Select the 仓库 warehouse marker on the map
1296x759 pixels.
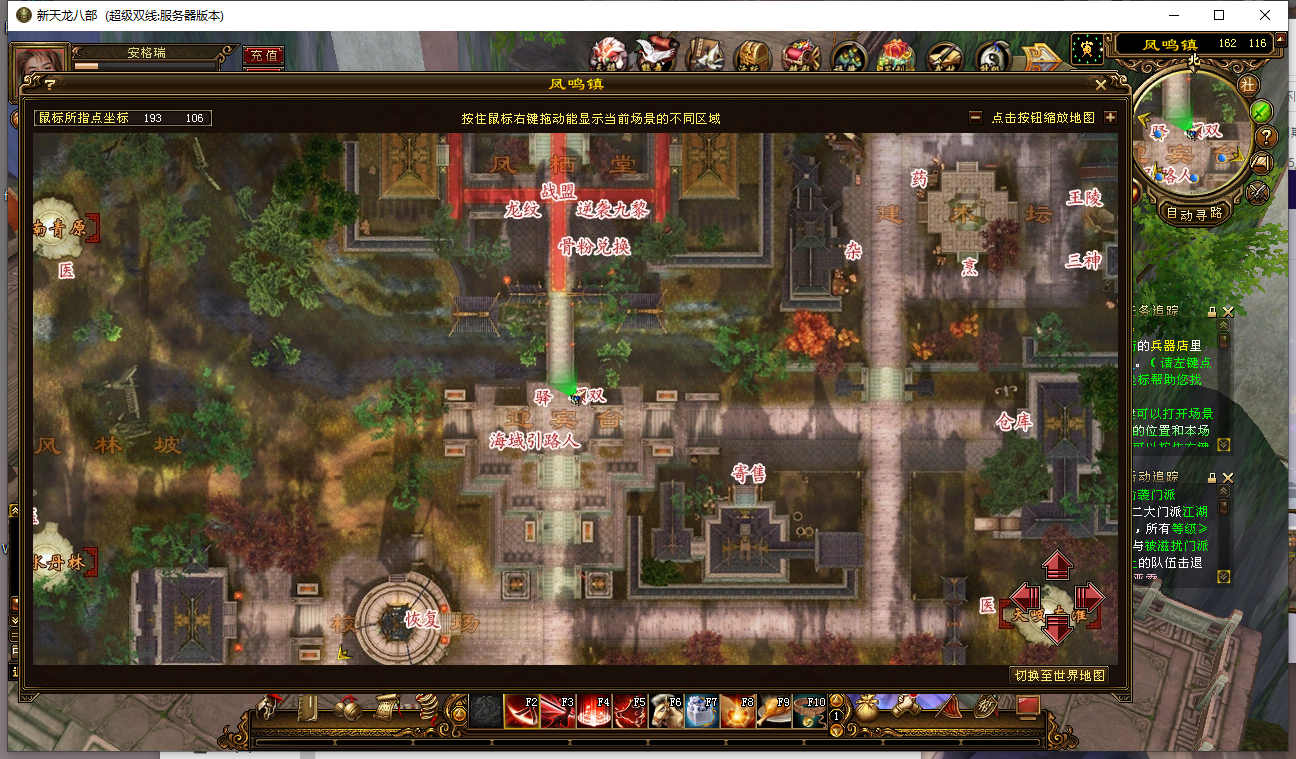pyautogui.click(x=1013, y=421)
